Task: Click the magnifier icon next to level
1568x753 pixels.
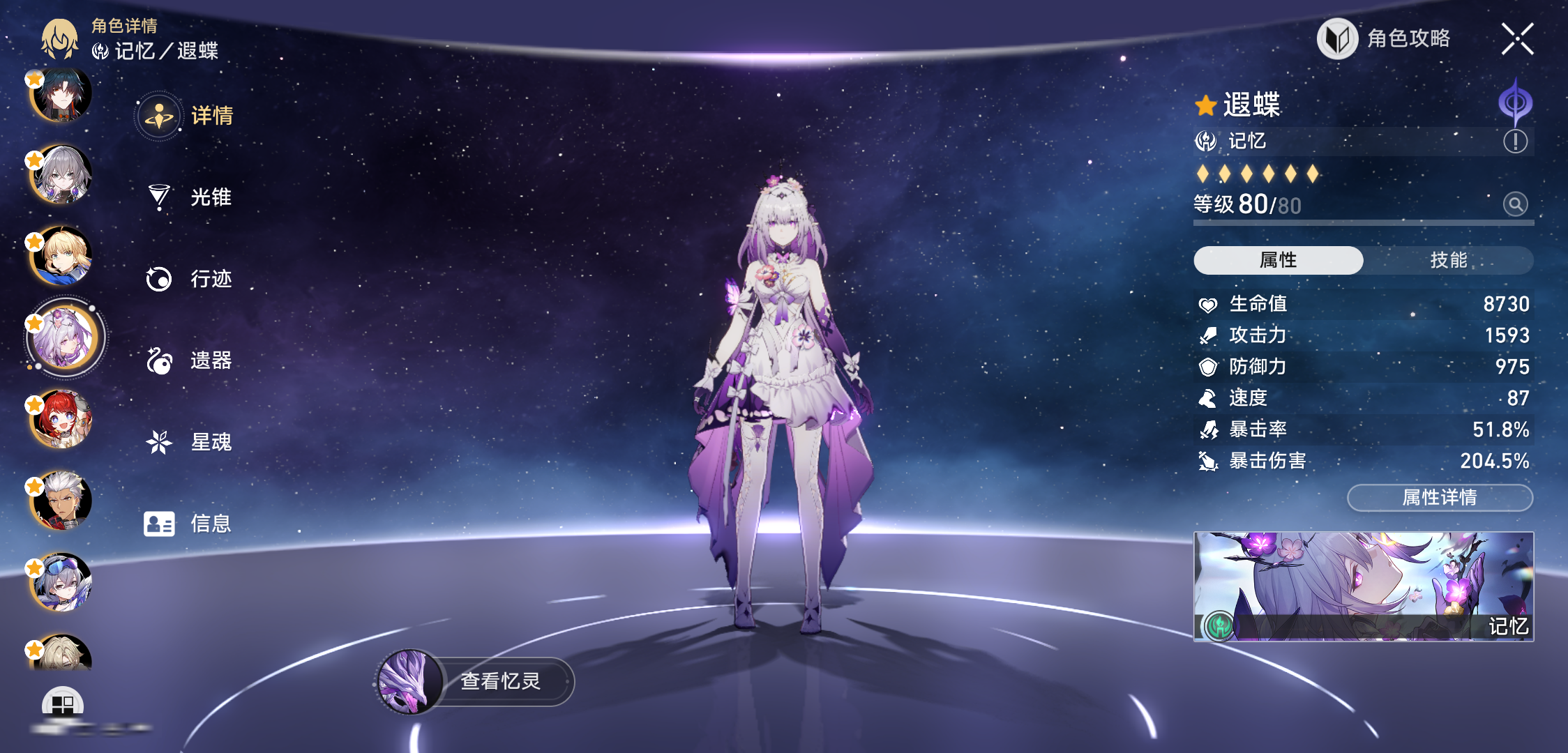Action: tap(1515, 204)
